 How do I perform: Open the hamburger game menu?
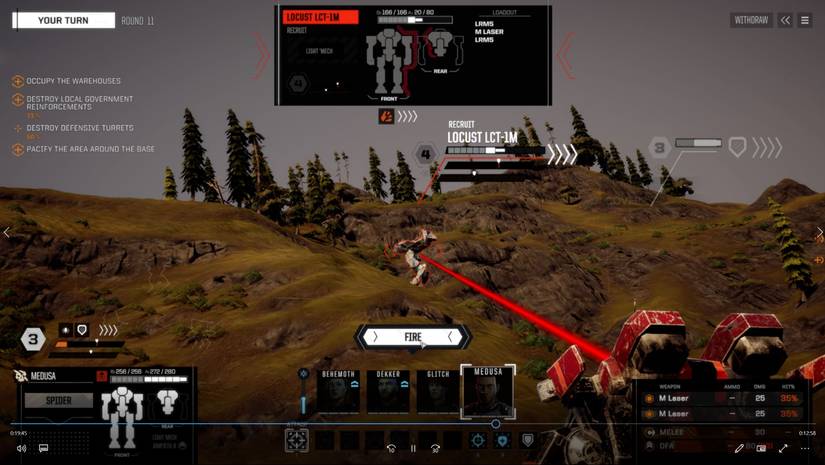tap(804, 20)
